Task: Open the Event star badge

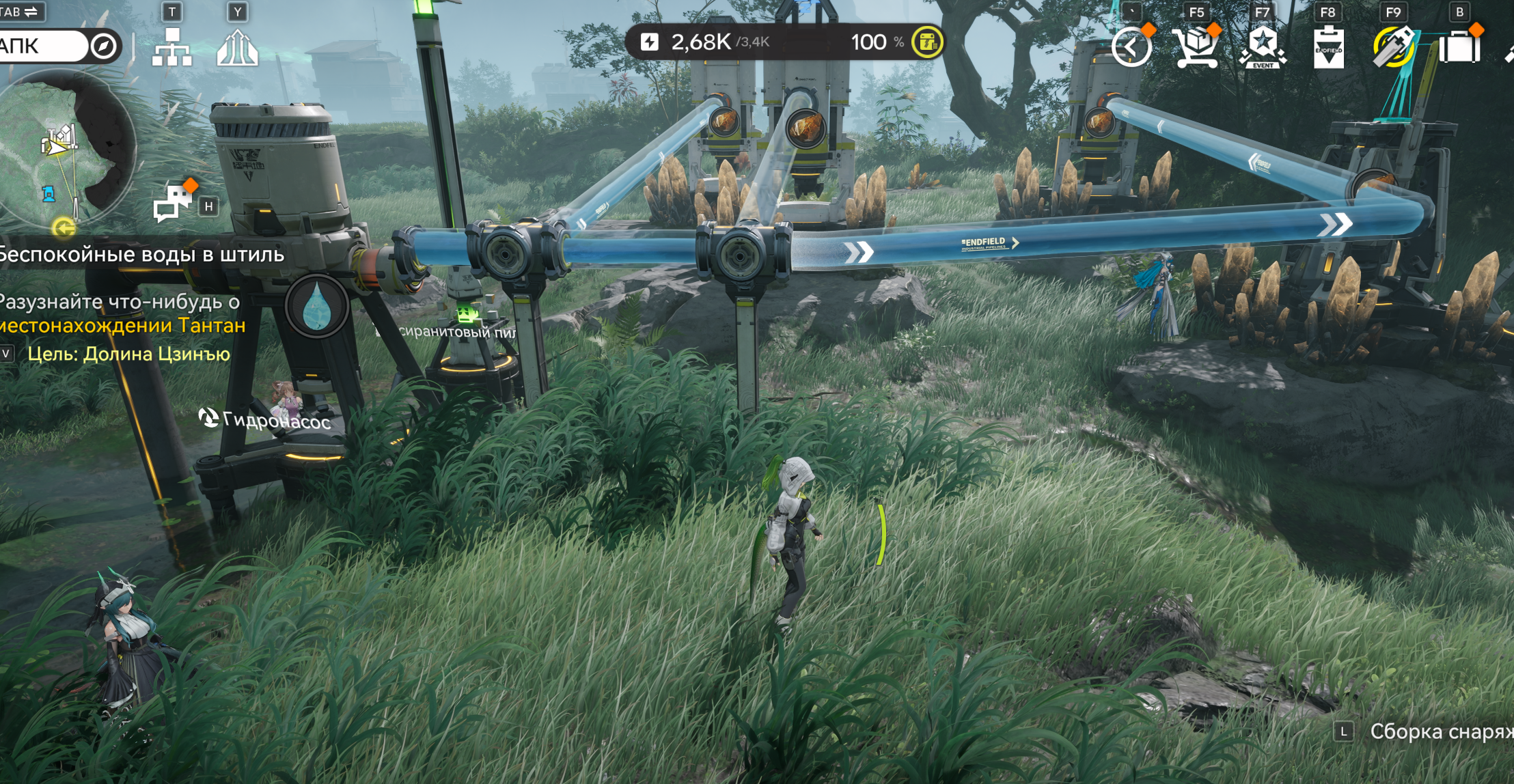Action: pyautogui.click(x=1262, y=48)
